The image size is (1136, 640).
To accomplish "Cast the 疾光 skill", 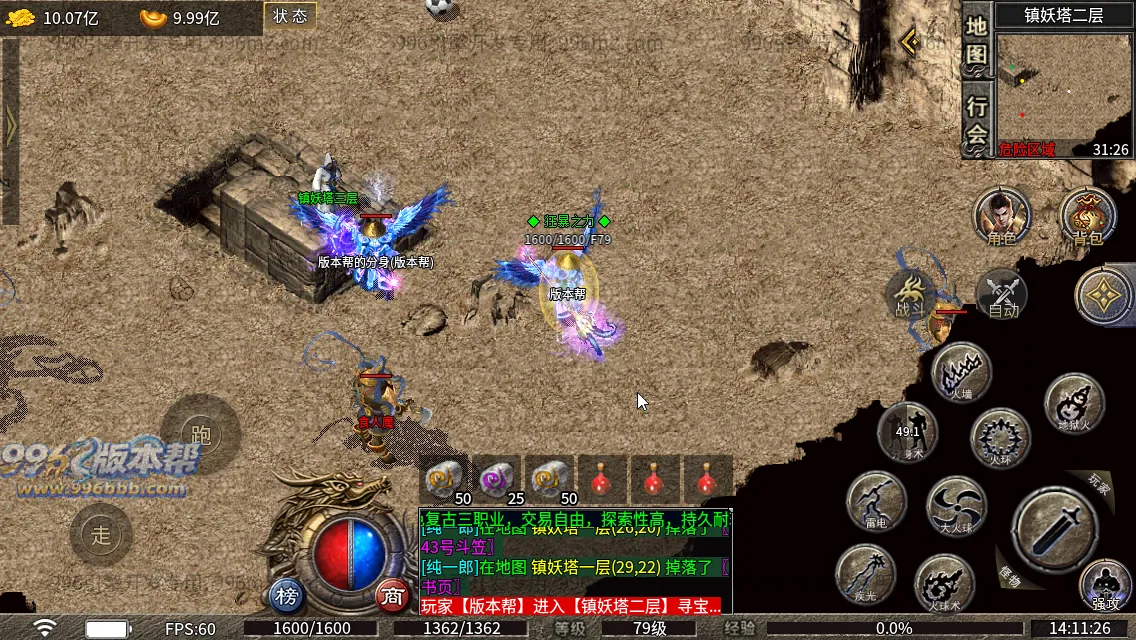I will 865,575.
